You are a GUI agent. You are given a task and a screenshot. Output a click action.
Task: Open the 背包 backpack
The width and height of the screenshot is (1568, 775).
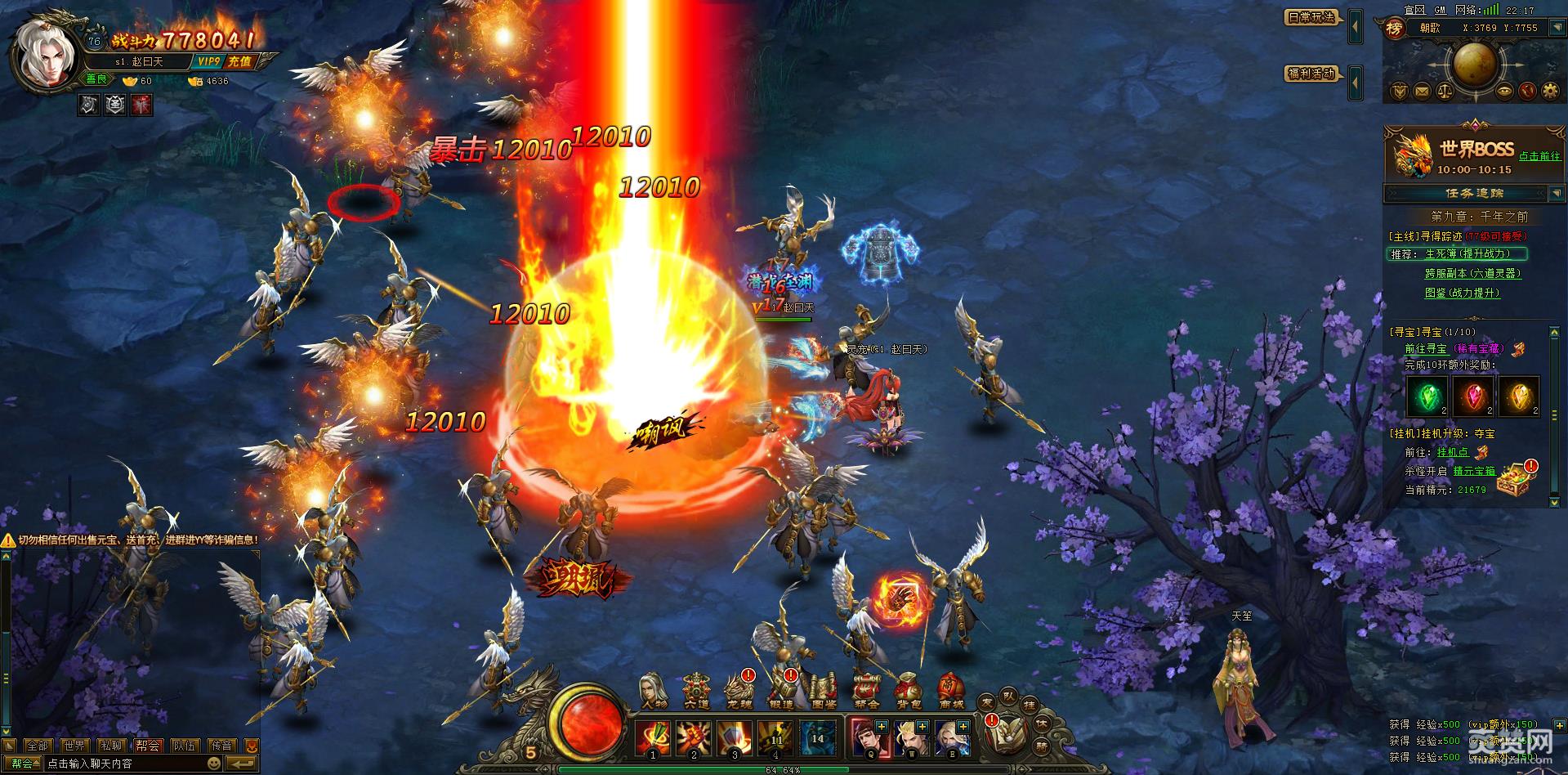point(908,692)
